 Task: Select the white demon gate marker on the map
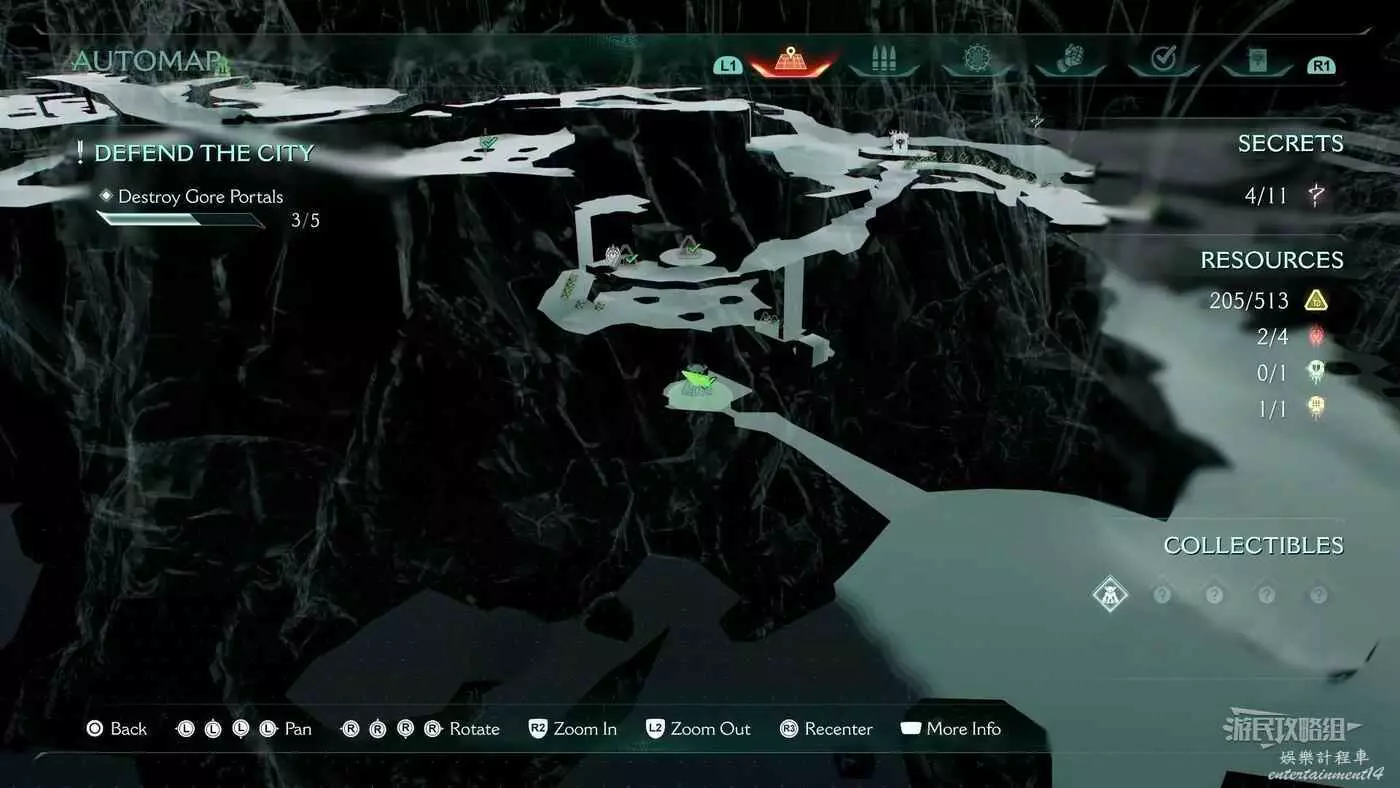(898, 141)
